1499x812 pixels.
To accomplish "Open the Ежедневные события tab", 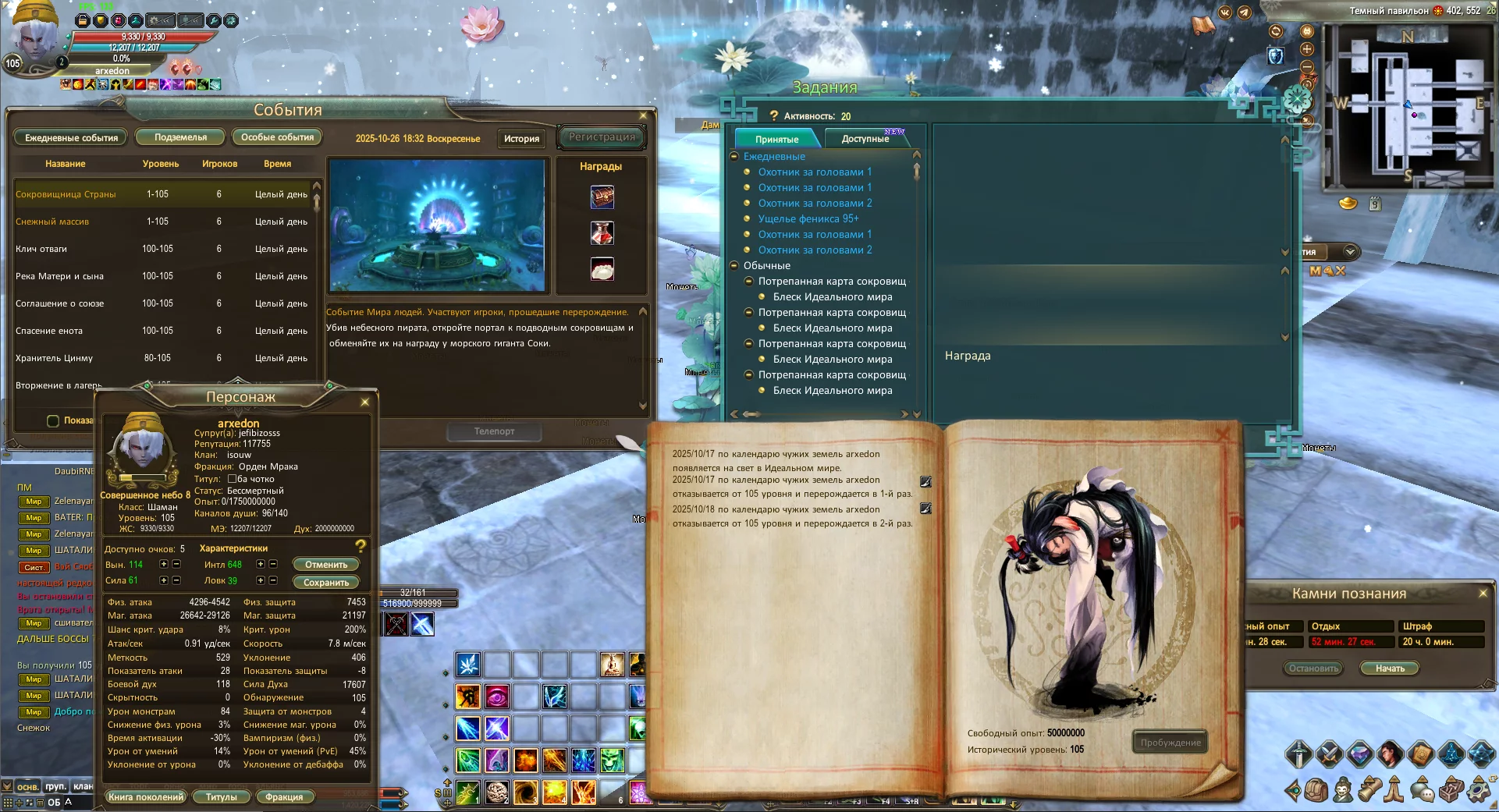I will [71, 138].
